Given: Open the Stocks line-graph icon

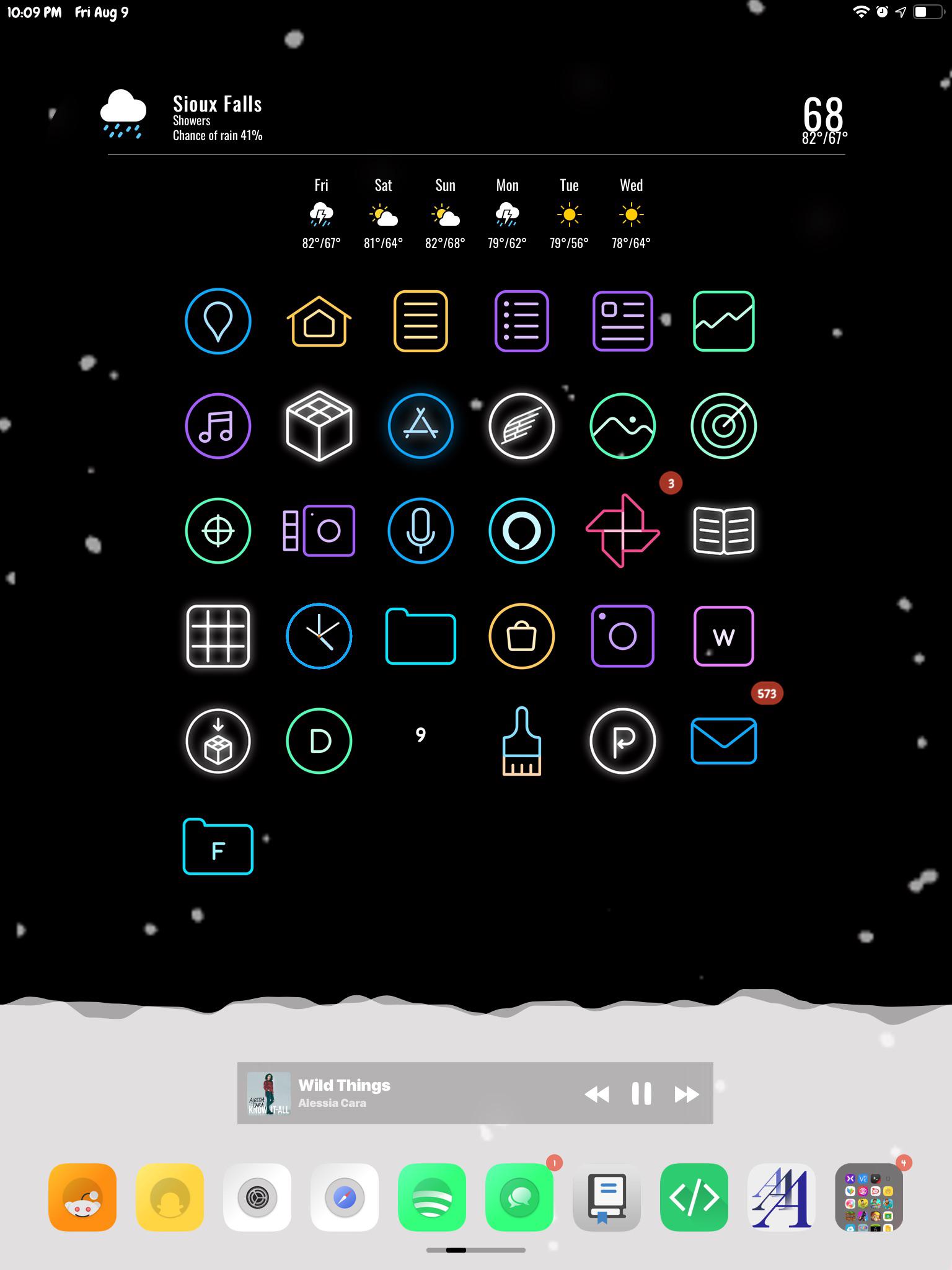Looking at the screenshot, I should tap(723, 321).
